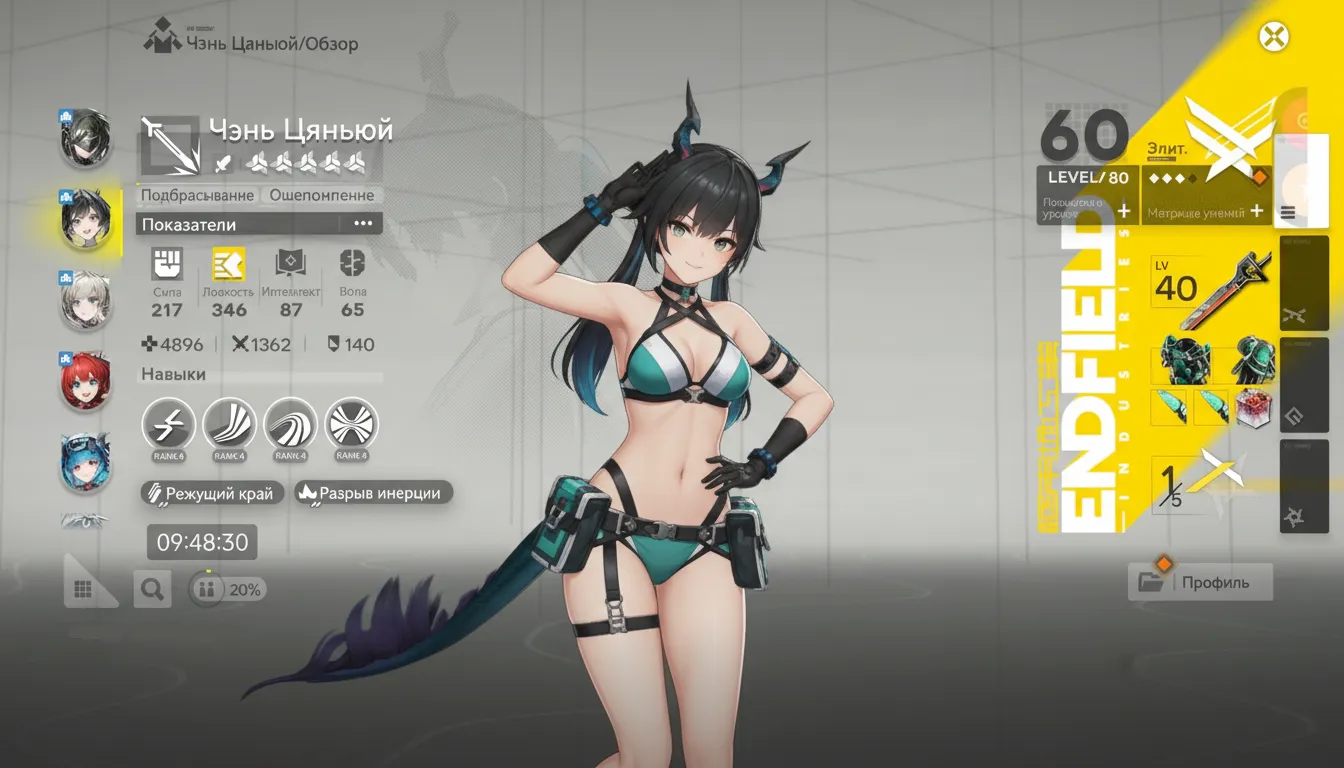Open the level 40 sword weapon slot
This screenshot has width=1344, height=768.
pos(1211,288)
